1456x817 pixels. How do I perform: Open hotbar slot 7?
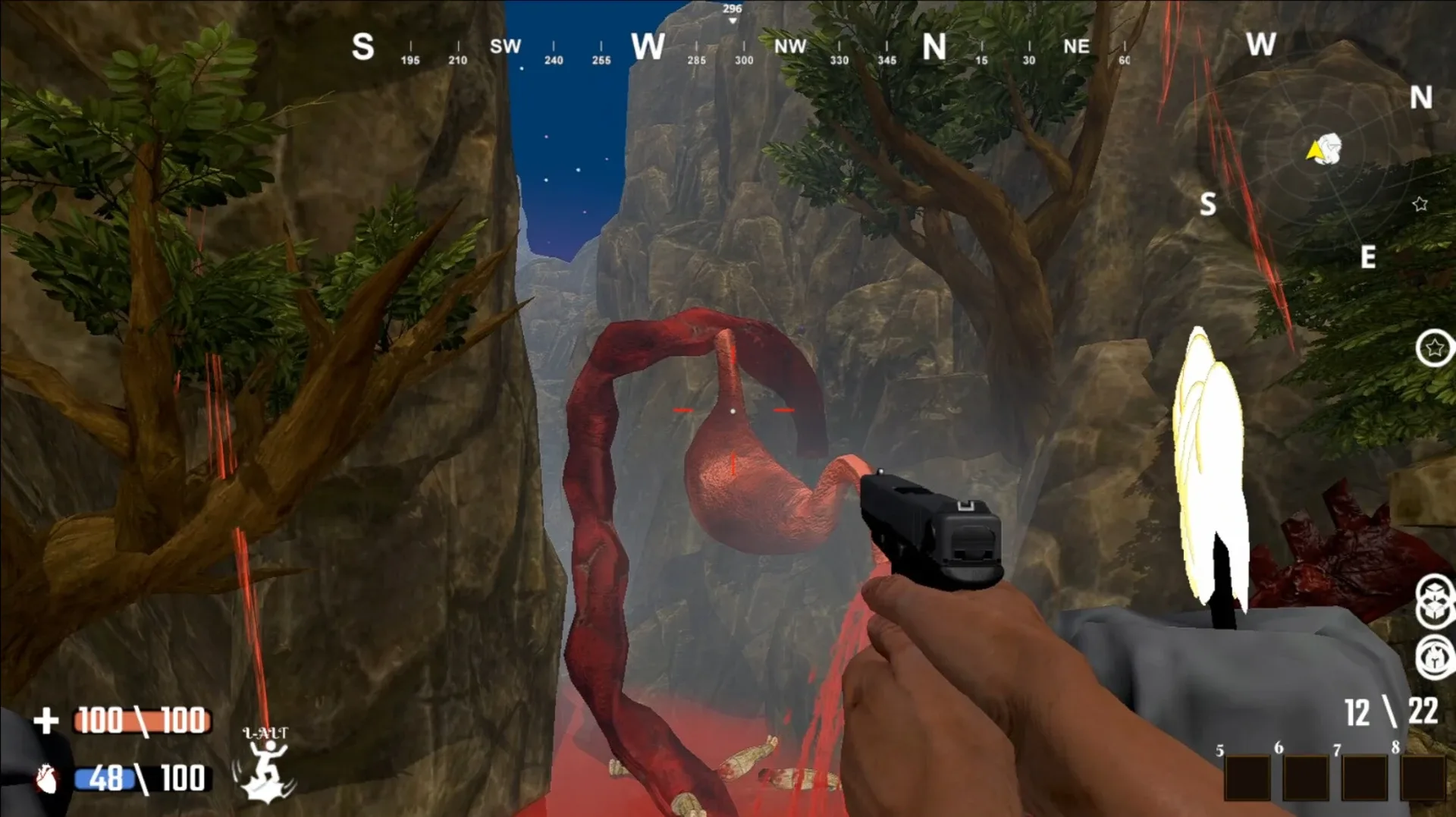tap(1366, 778)
